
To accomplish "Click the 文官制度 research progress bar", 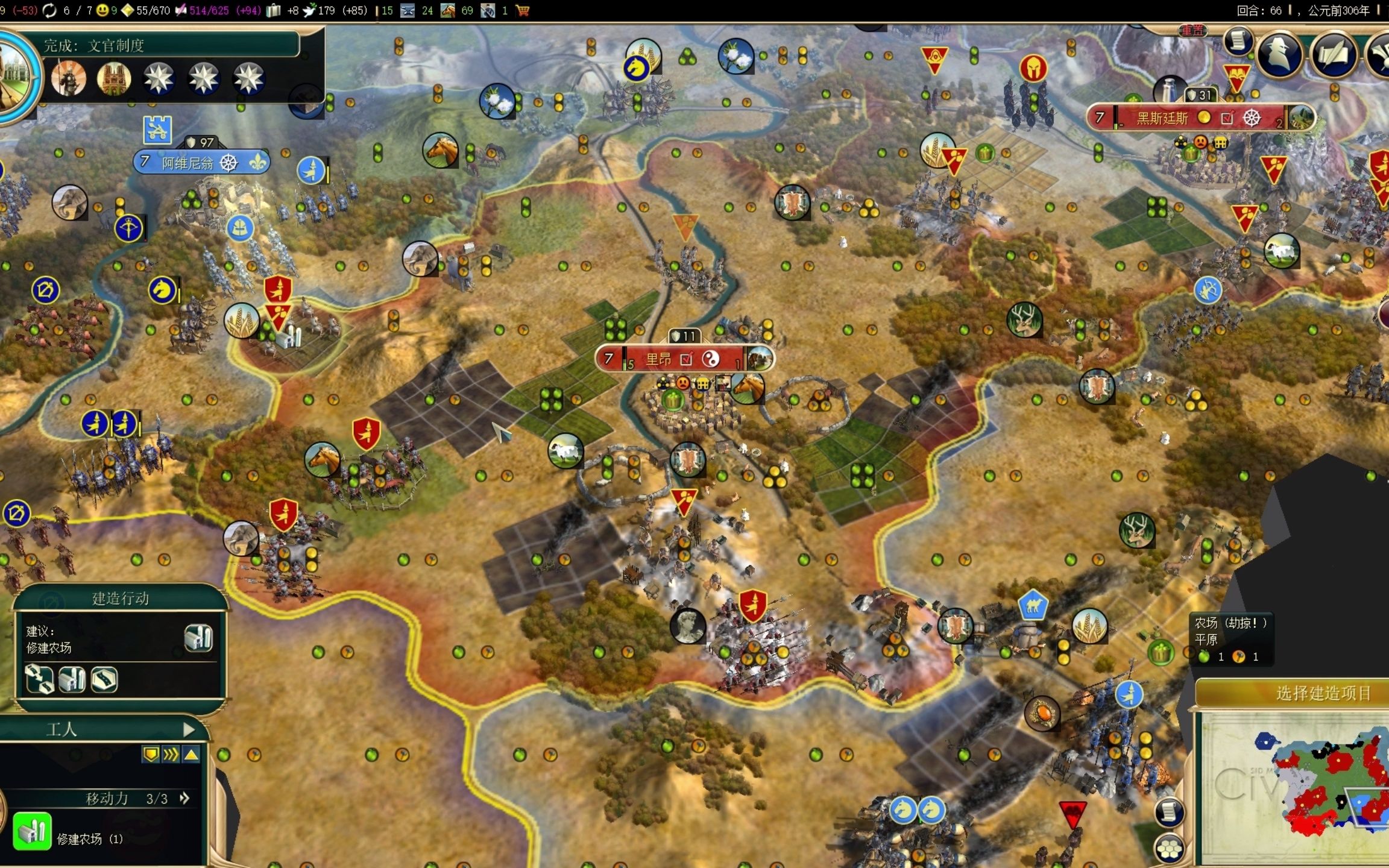I will pyautogui.click(x=170, y=46).
